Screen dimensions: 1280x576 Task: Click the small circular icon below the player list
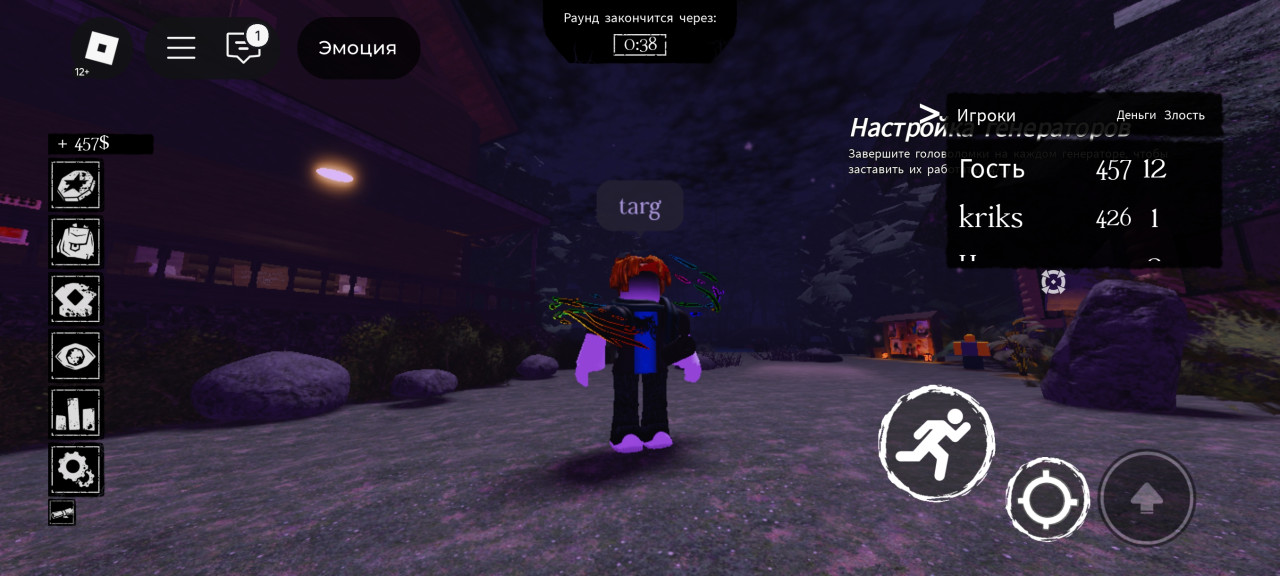coord(1053,282)
